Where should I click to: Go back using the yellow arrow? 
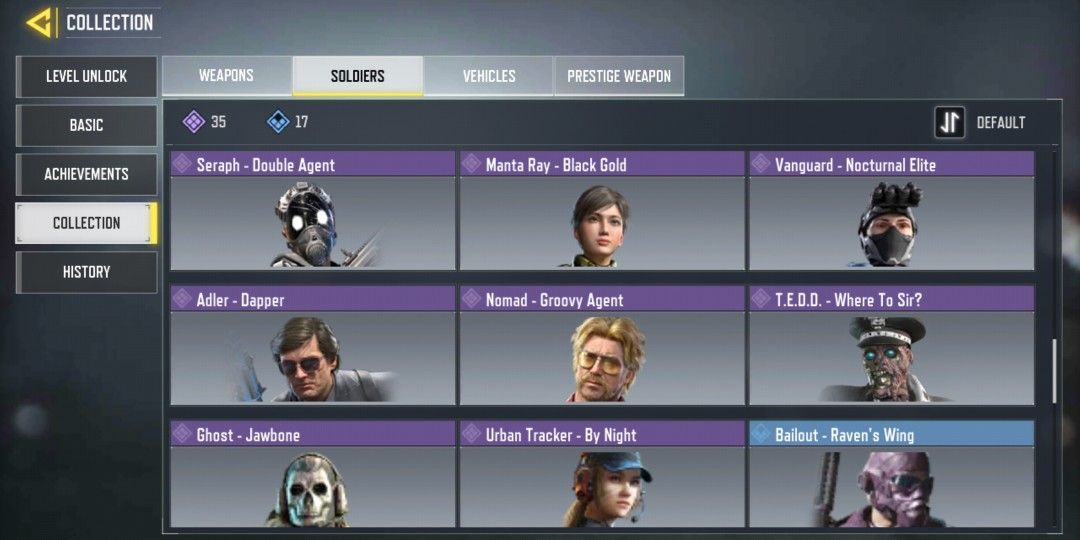(x=40, y=23)
